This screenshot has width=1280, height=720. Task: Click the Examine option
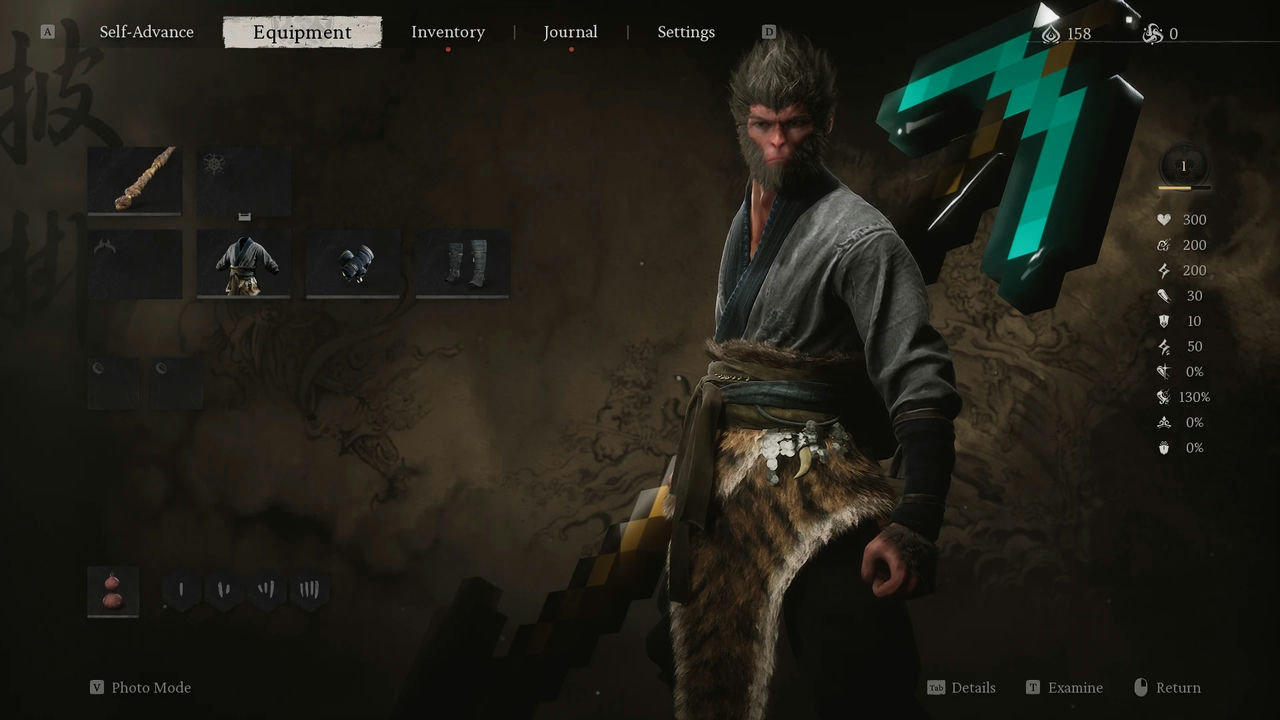pos(1074,688)
